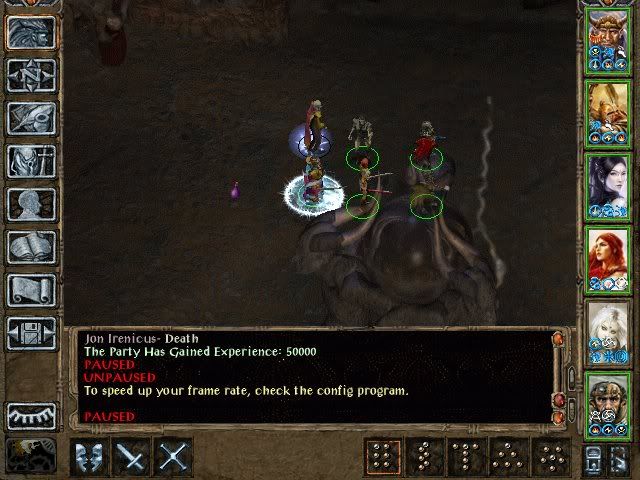Click the select all party button
This screenshot has height=480, width=640.
pyautogui.click(x=592, y=458)
